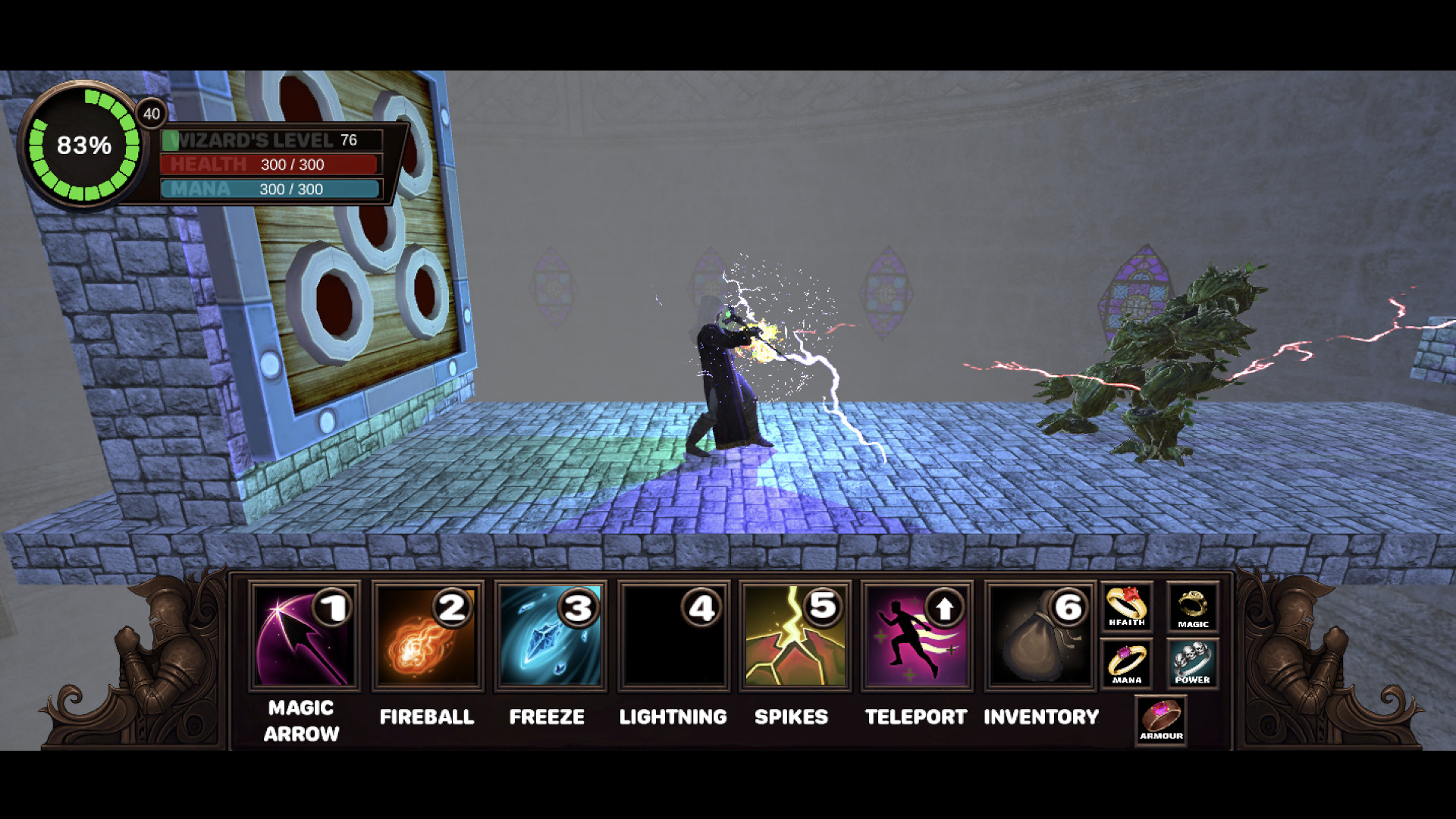Screen dimensions: 1456x819
Task: Click the Mana ring icon
Action: 1126,664
